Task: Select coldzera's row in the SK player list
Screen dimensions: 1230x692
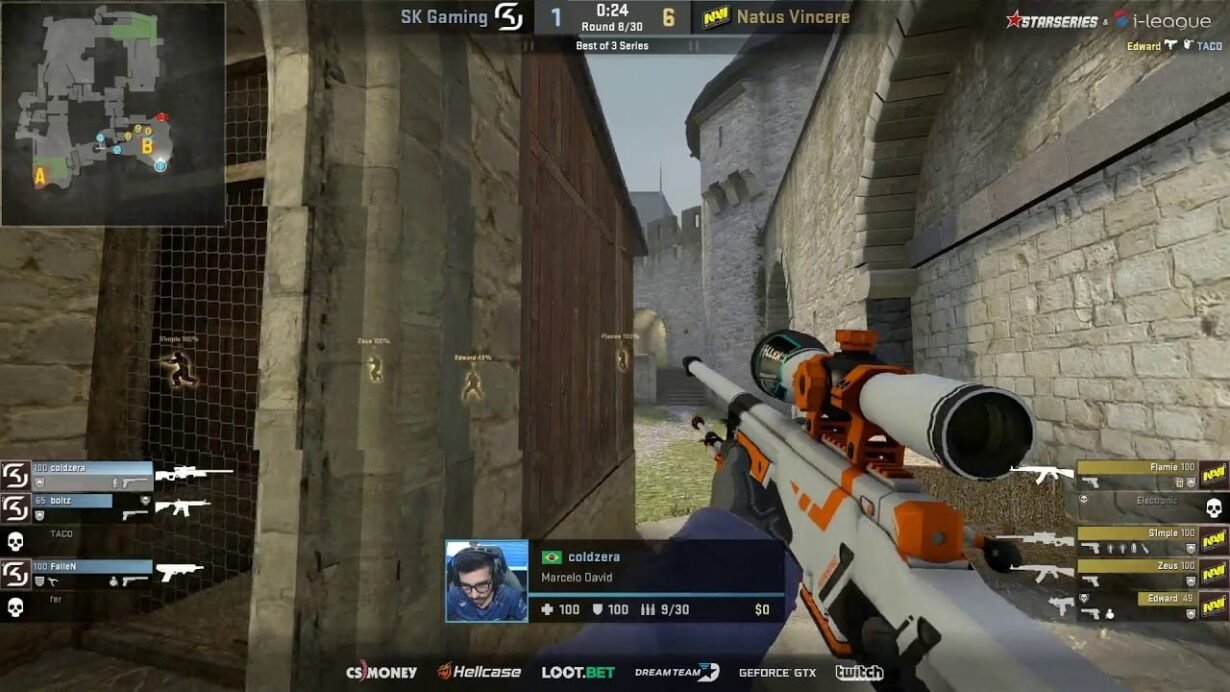Action: [92, 474]
